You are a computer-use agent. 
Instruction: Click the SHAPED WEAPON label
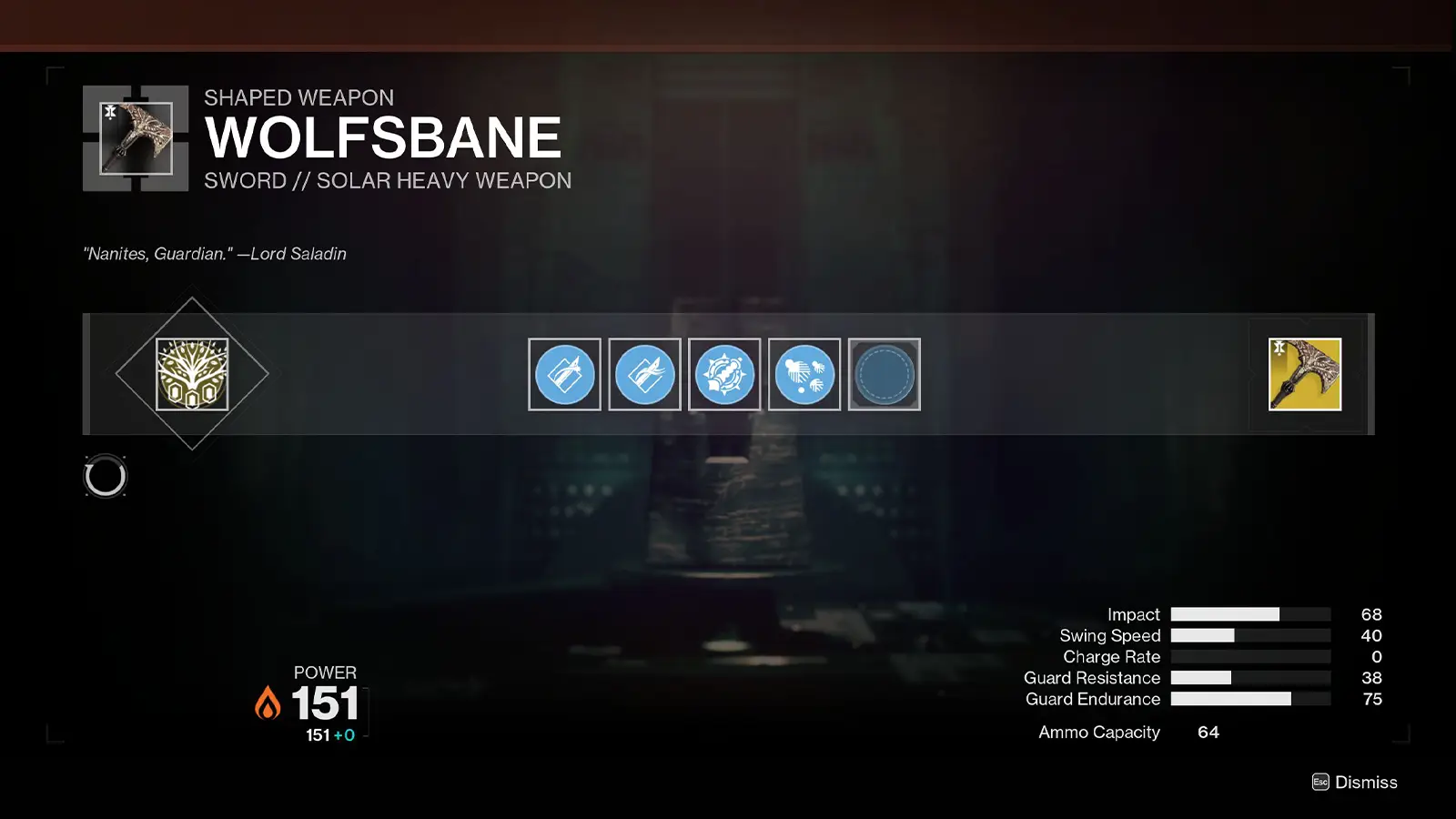pyautogui.click(x=298, y=97)
